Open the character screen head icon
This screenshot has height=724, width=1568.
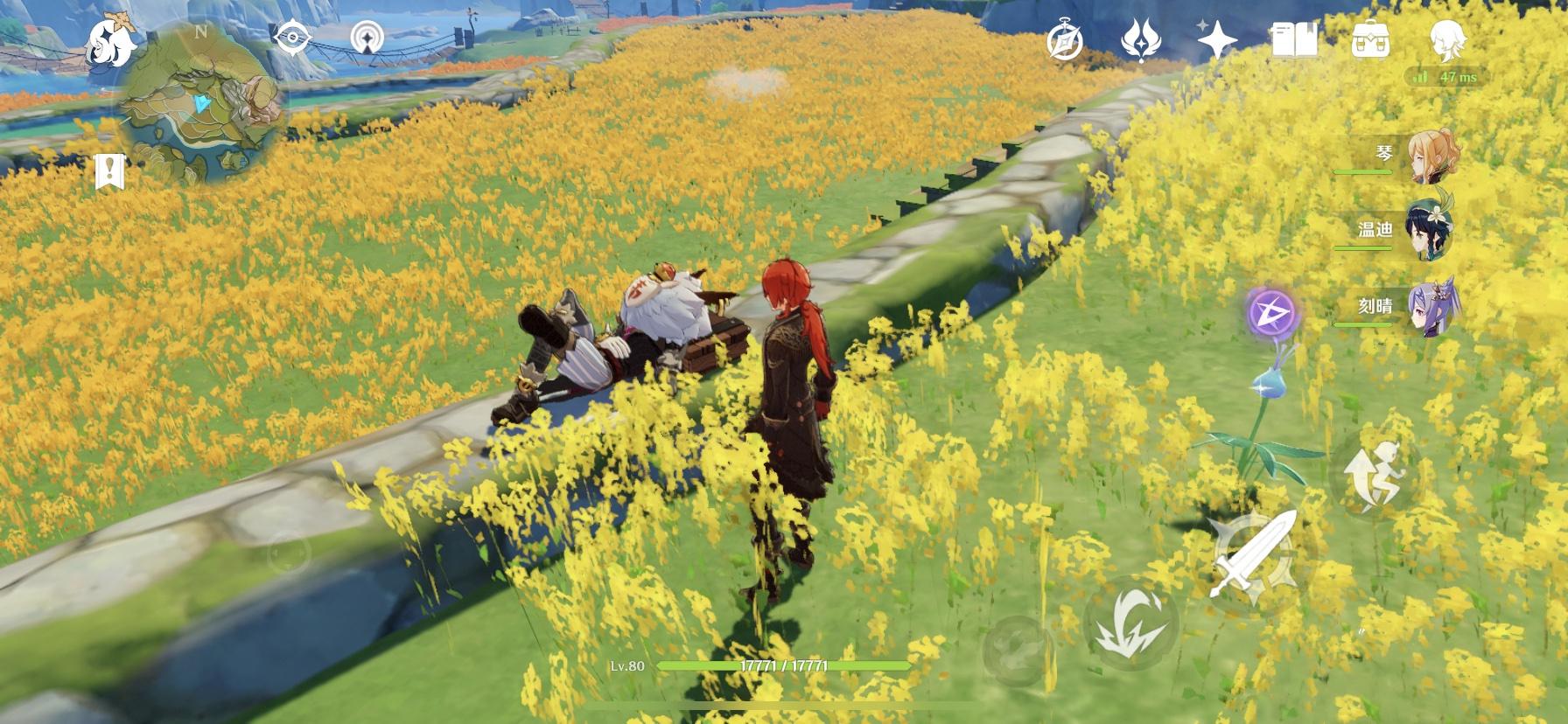coord(1446,40)
